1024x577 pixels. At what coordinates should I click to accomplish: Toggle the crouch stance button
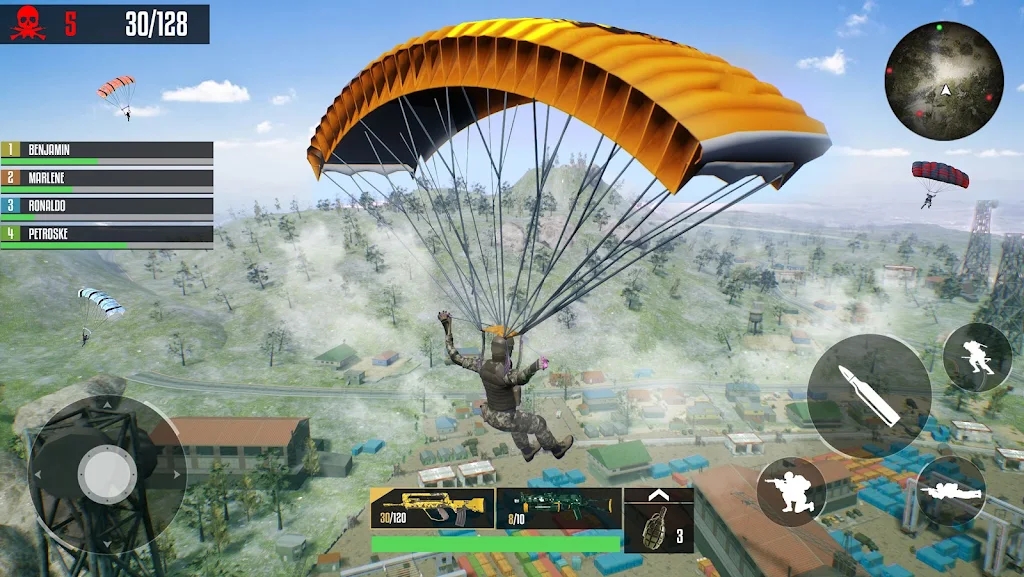click(791, 491)
